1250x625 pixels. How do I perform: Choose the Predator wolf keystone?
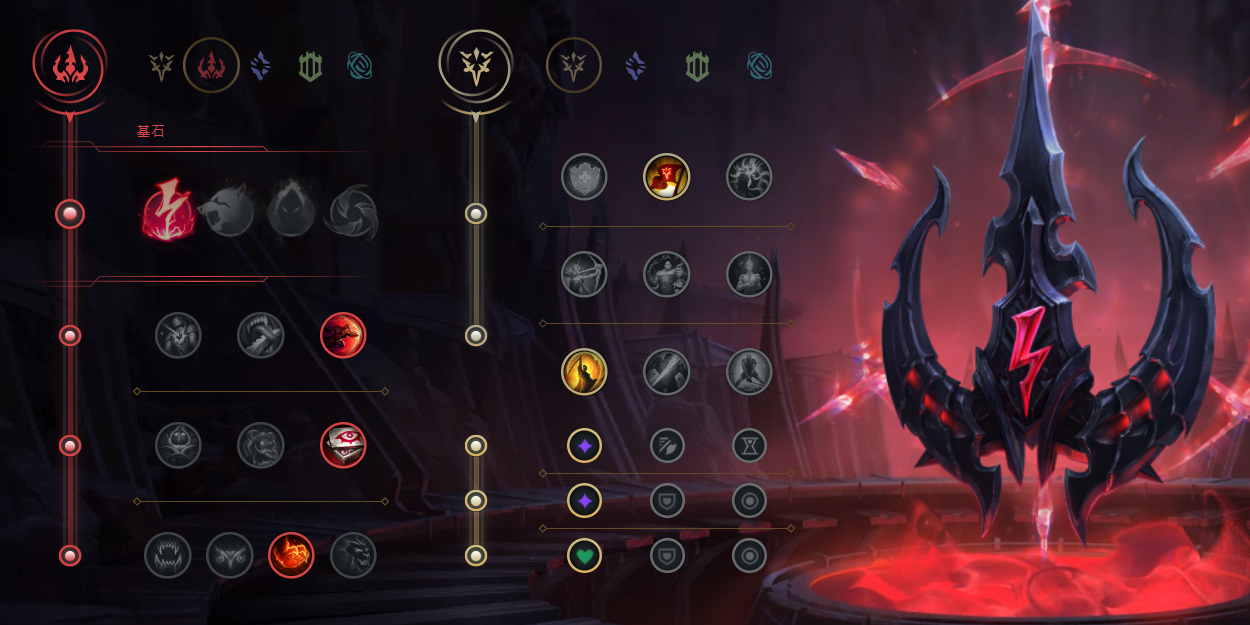tap(226, 213)
